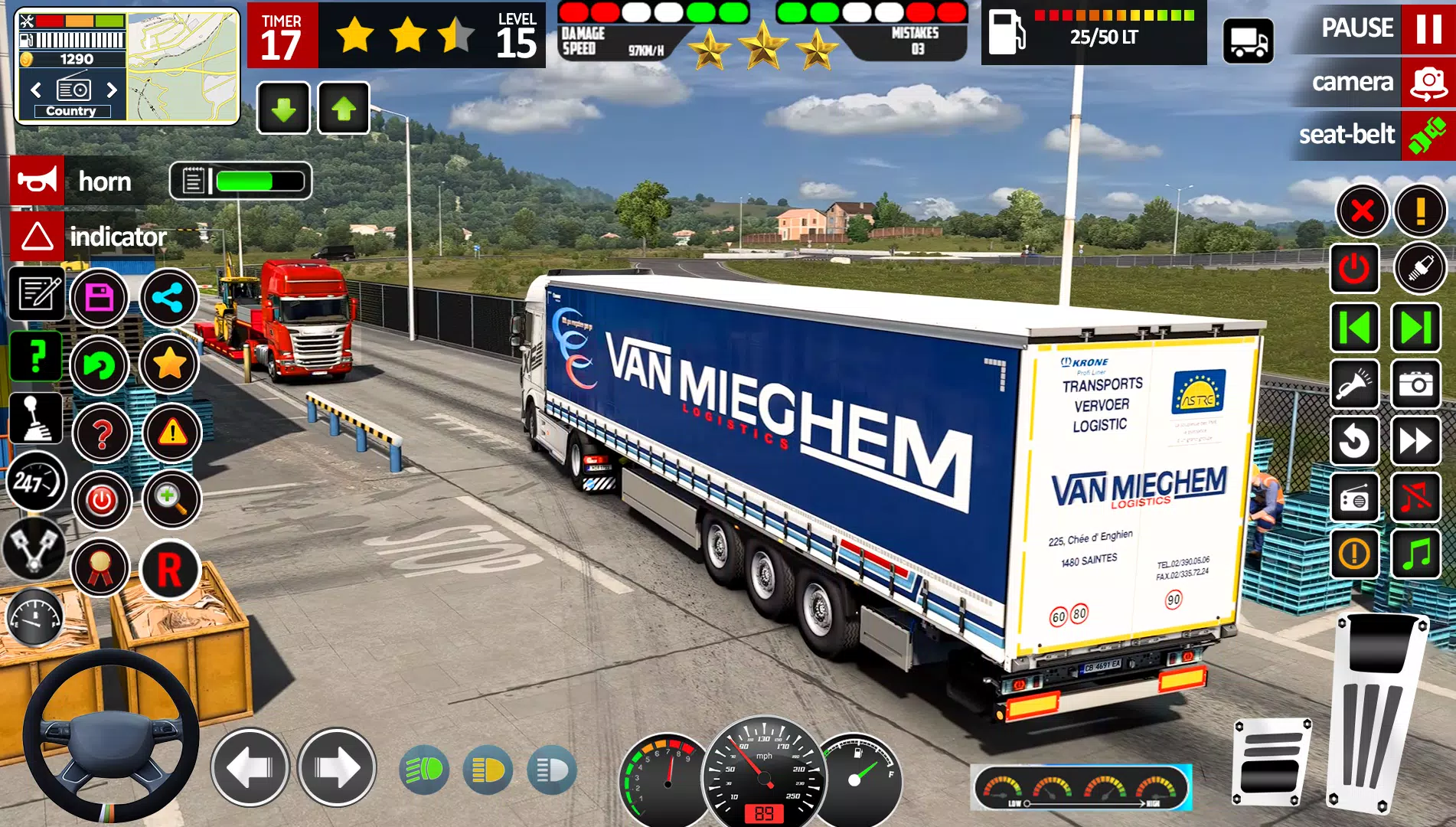This screenshot has width=1456, height=827.
Task: Enable headlights with yellow light toggle
Action: [490, 770]
